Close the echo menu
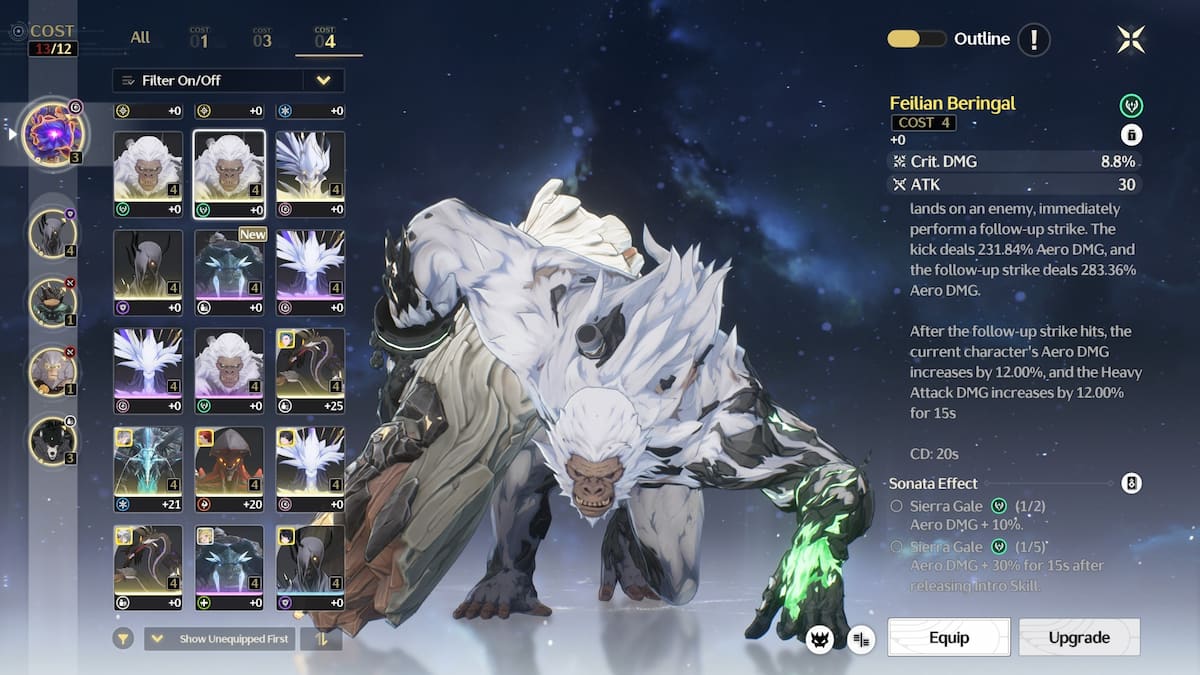This screenshot has width=1200, height=675. click(x=1131, y=39)
